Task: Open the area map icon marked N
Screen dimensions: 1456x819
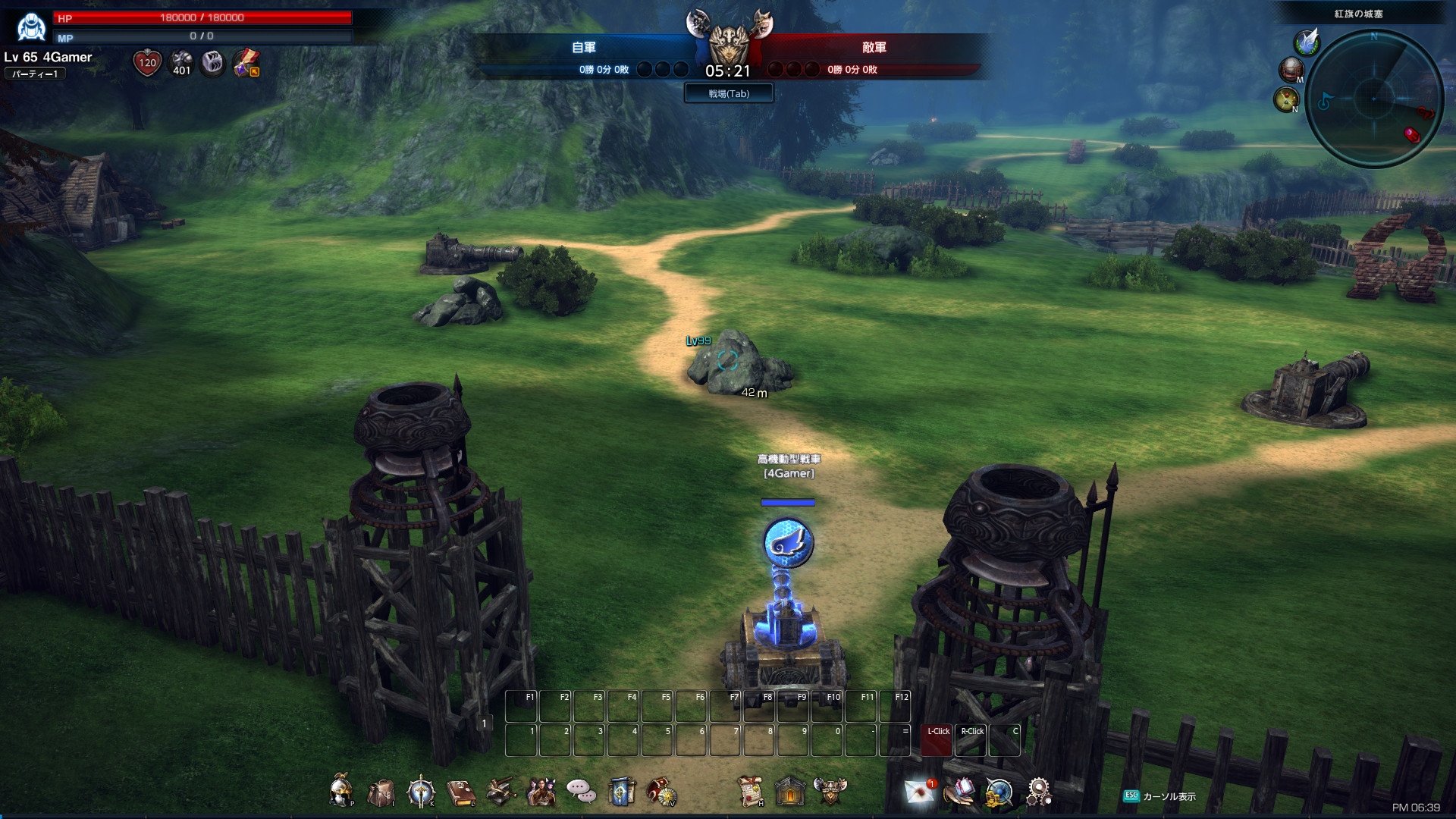Action: pos(1286,99)
